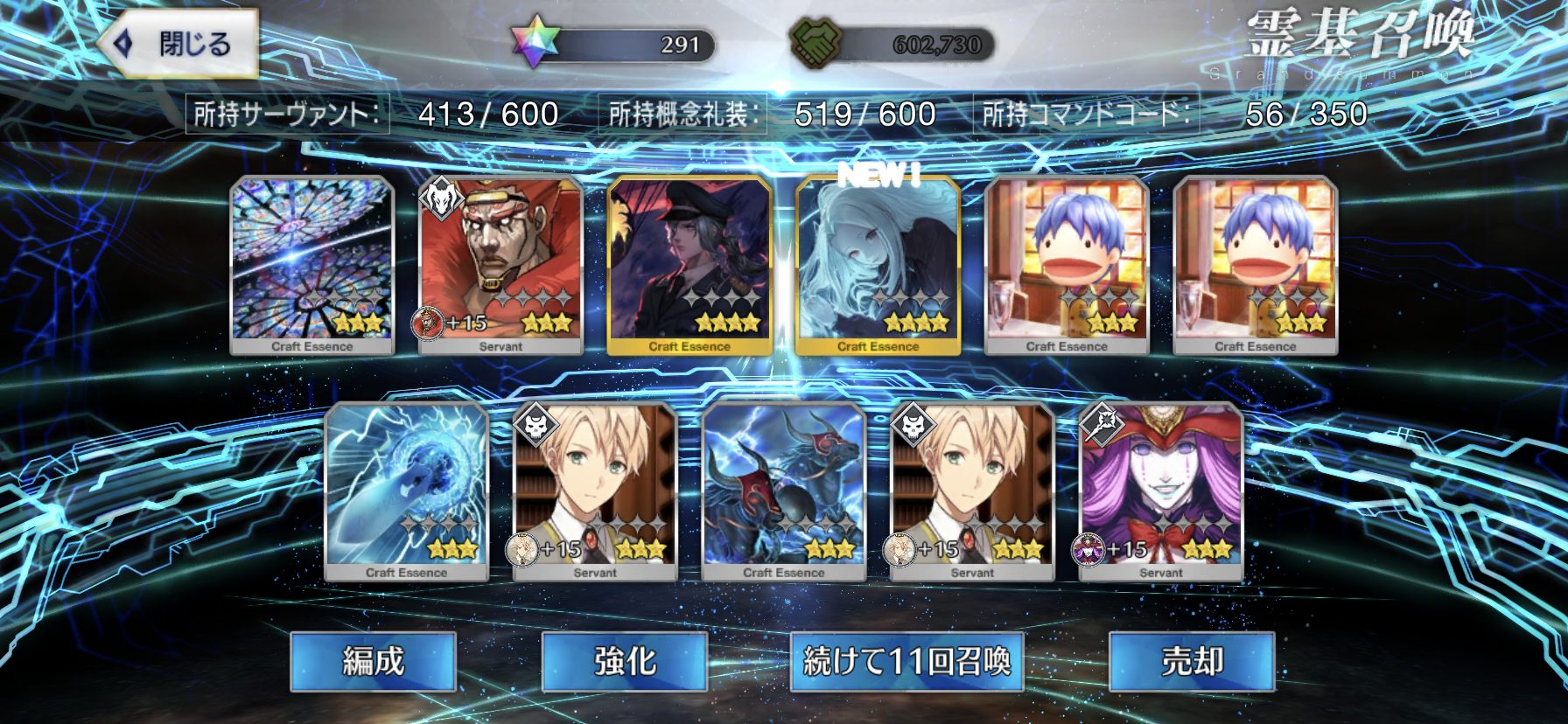Screen dimensions: 1568x724
Task: View the NEW white-haired 4-star Craft Essence
Action: pyautogui.click(x=878, y=264)
